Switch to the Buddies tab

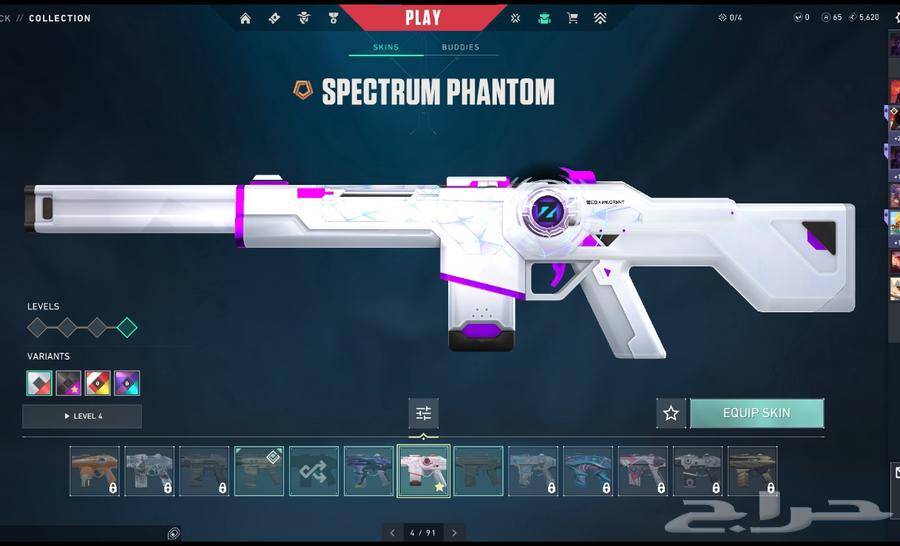click(x=460, y=47)
